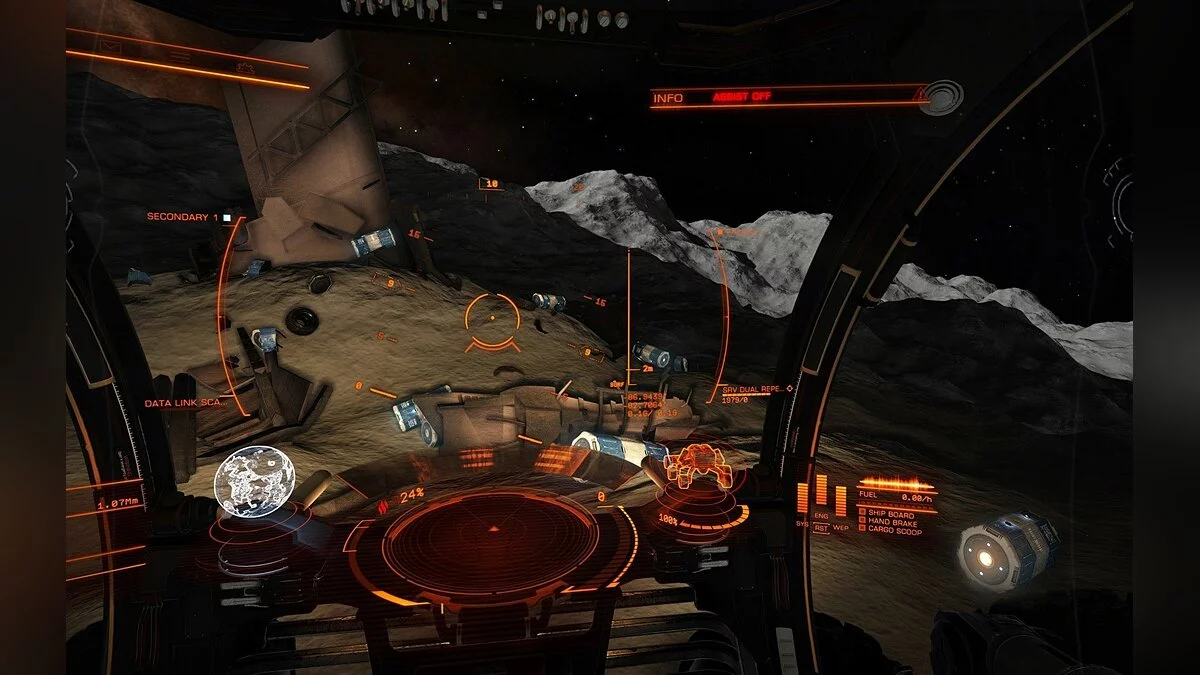This screenshot has height=675, width=1200.
Task: Open the INFO panel header
Action: 668,98
